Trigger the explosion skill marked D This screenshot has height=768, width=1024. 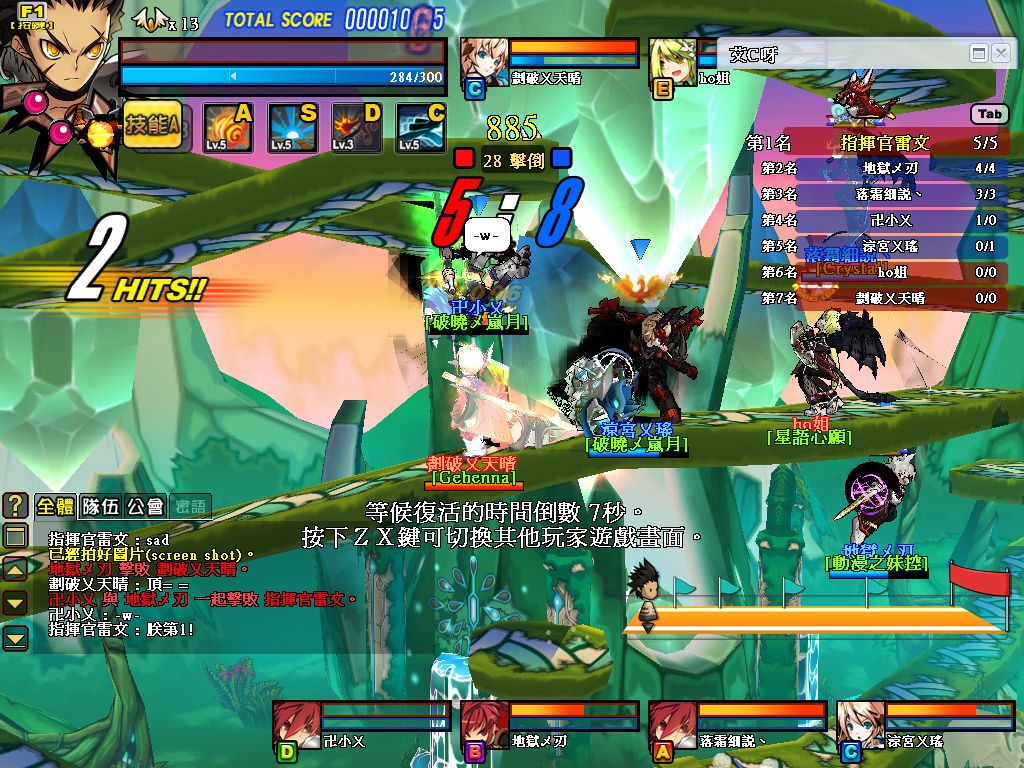pos(353,129)
